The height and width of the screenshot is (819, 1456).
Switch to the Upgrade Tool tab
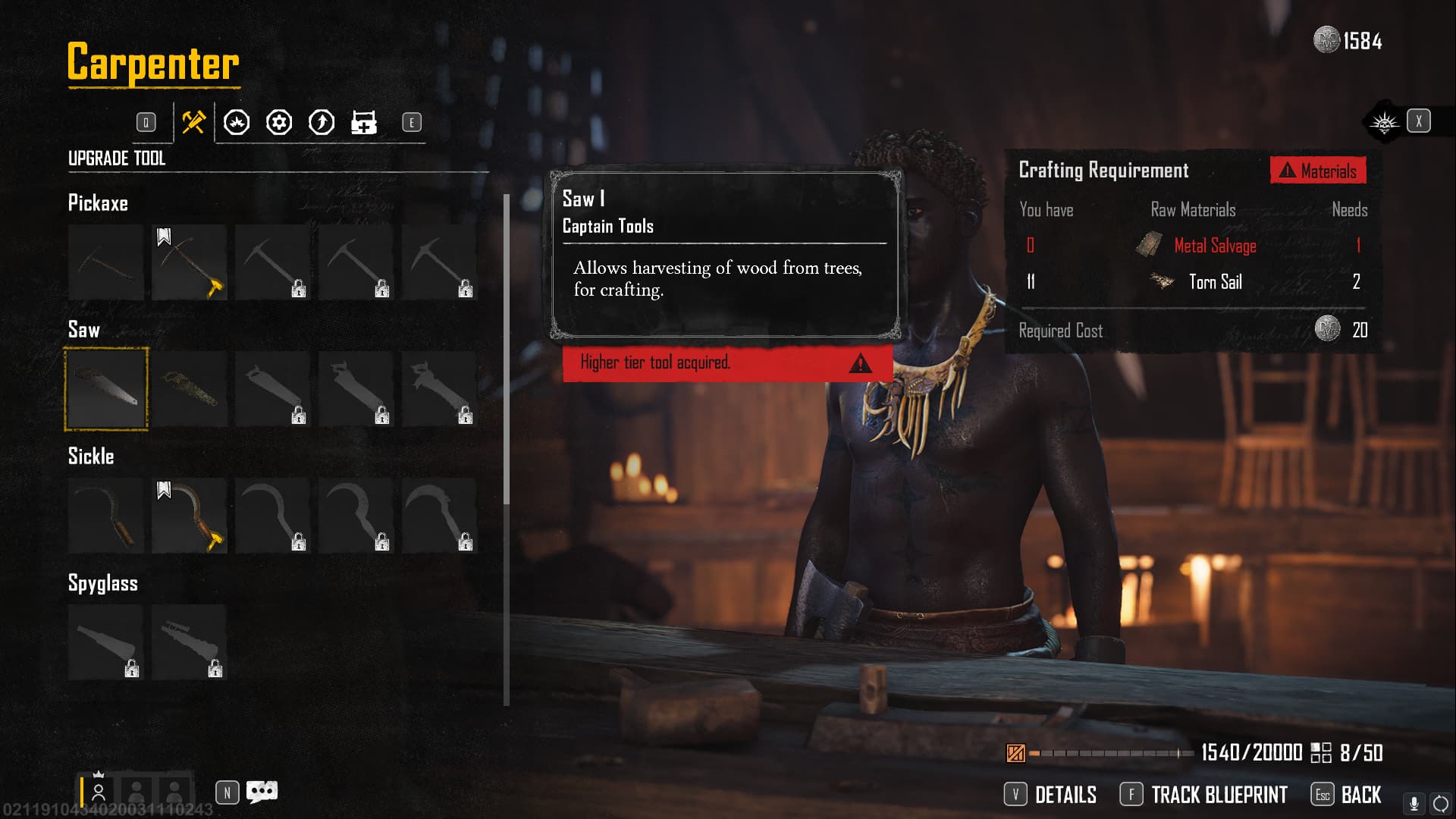193,122
